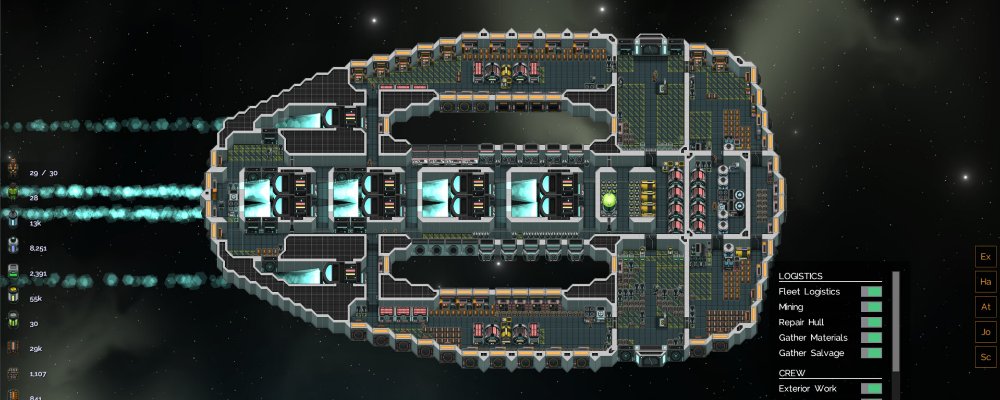Select the "Ha" side button
The image size is (1000, 400).
click(x=985, y=282)
